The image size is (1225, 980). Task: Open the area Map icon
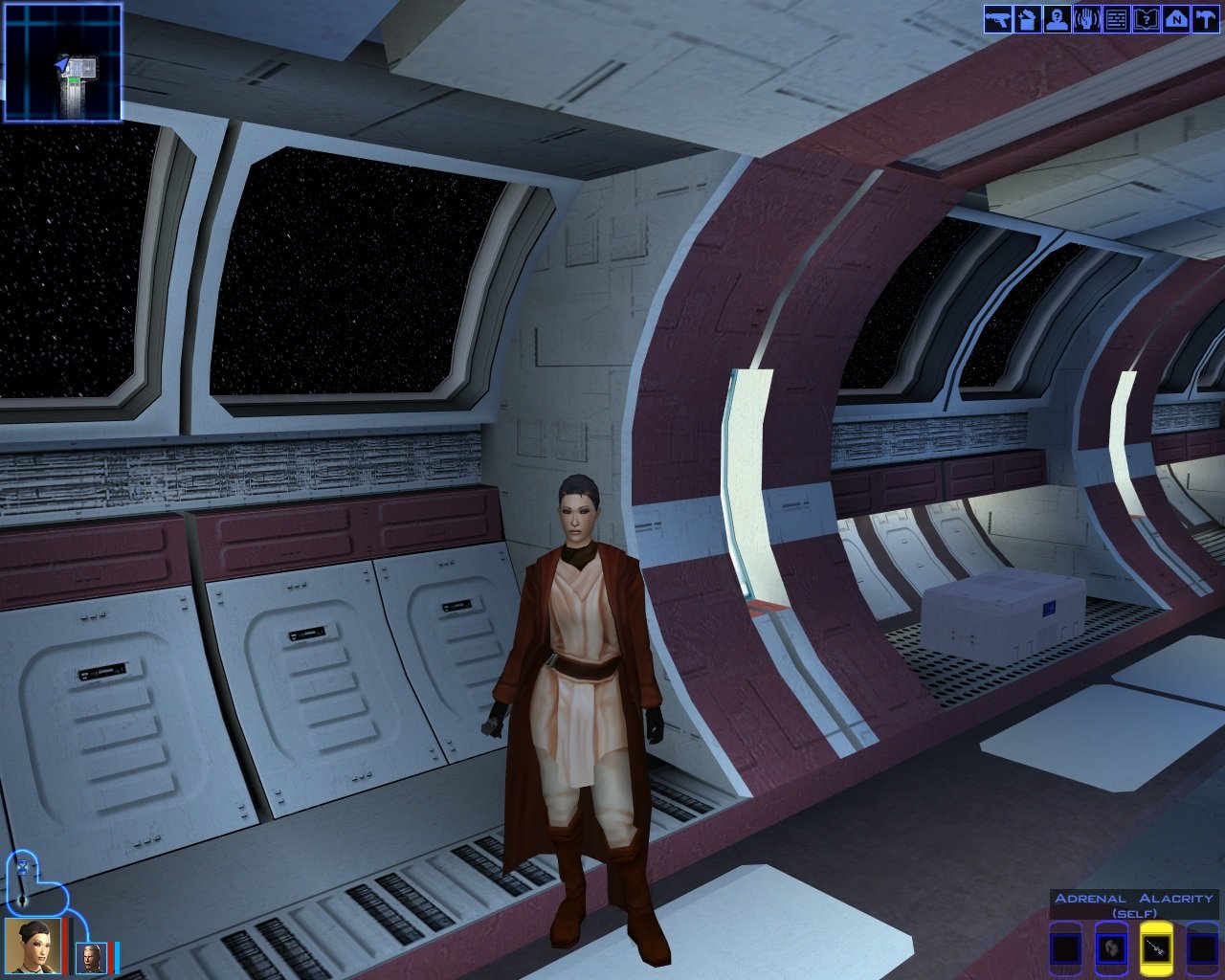1175,19
